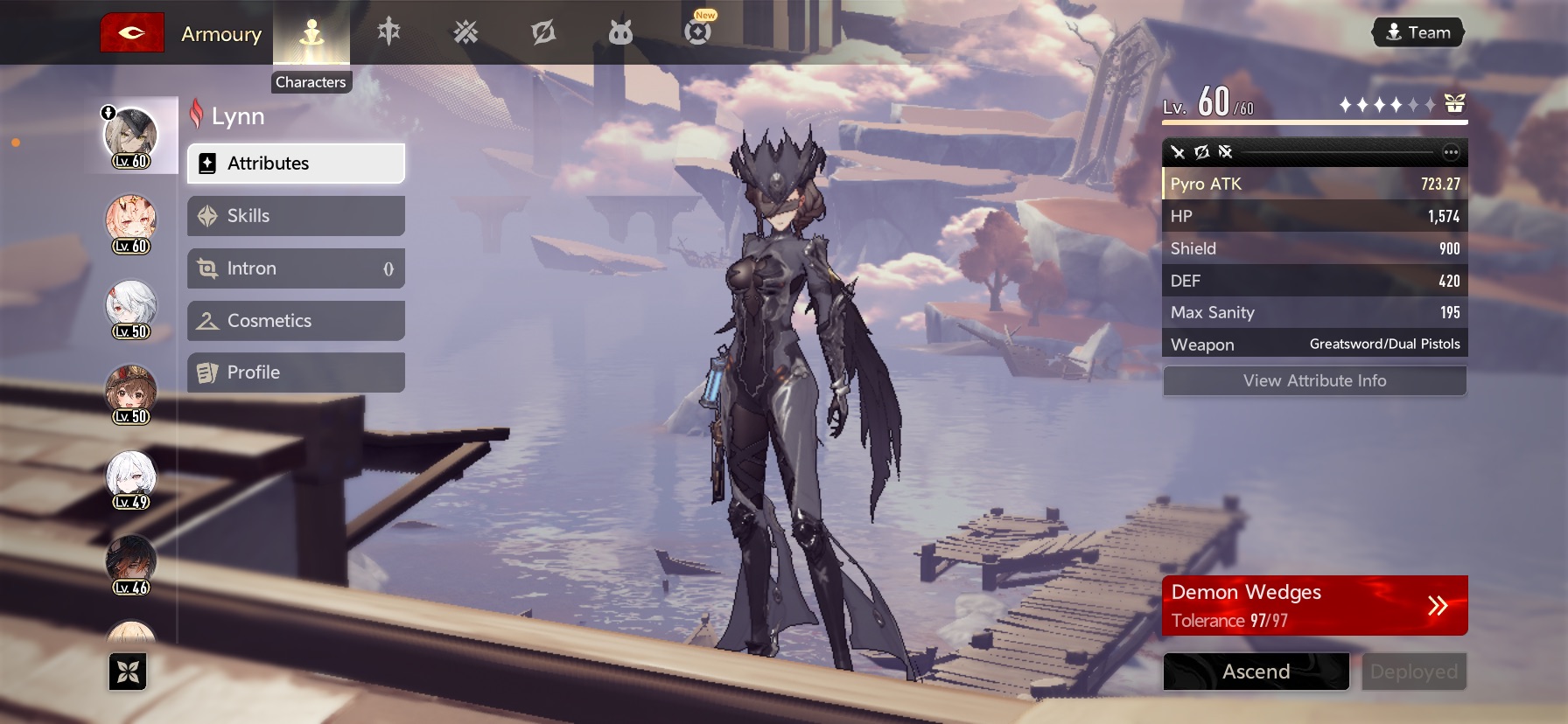Open the cat-face armoury tab
The width and height of the screenshot is (1568, 724).
pos(620,33)
